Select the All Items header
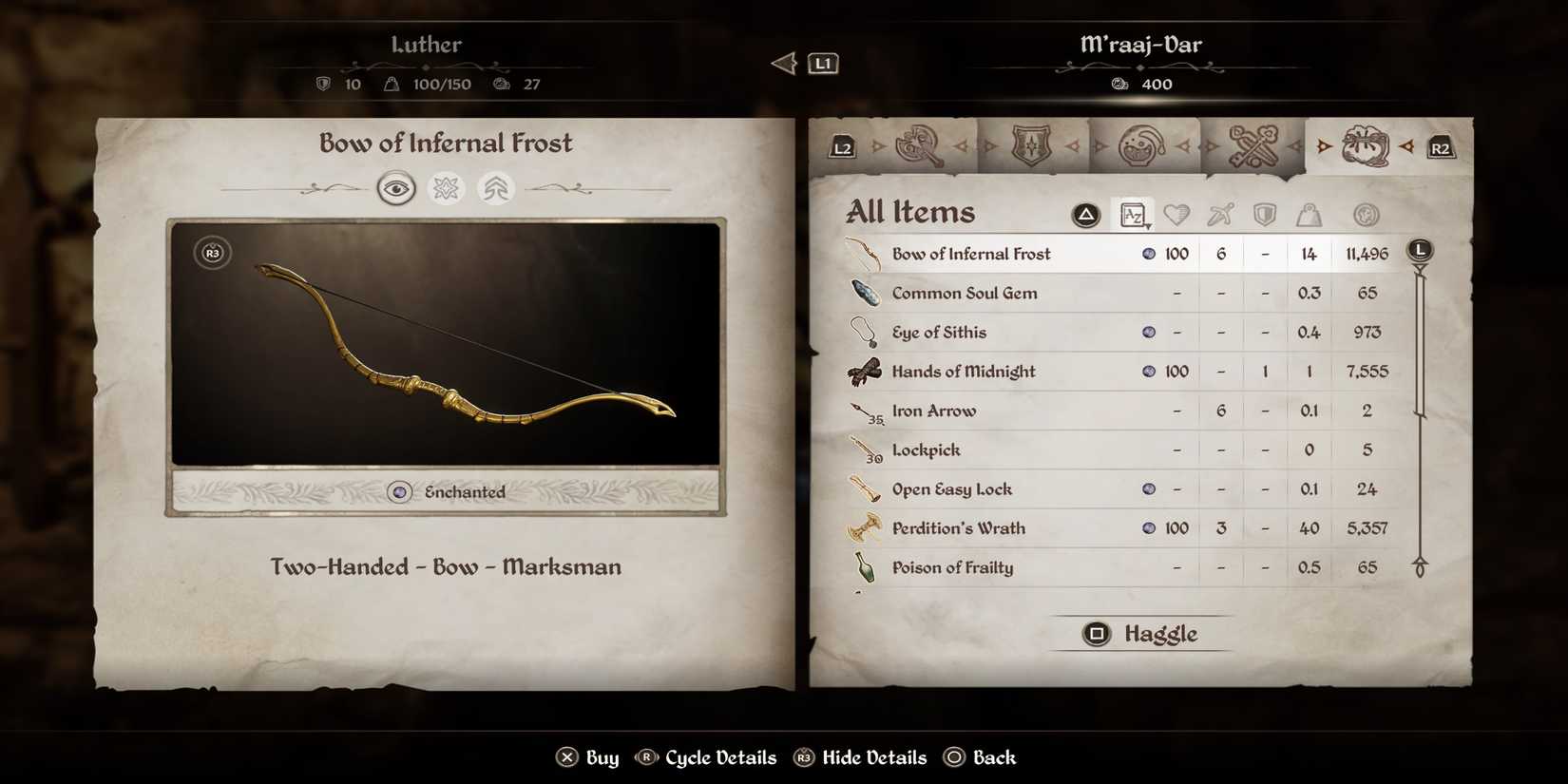This screenshot has height=784, width=1568. (910, 211)
